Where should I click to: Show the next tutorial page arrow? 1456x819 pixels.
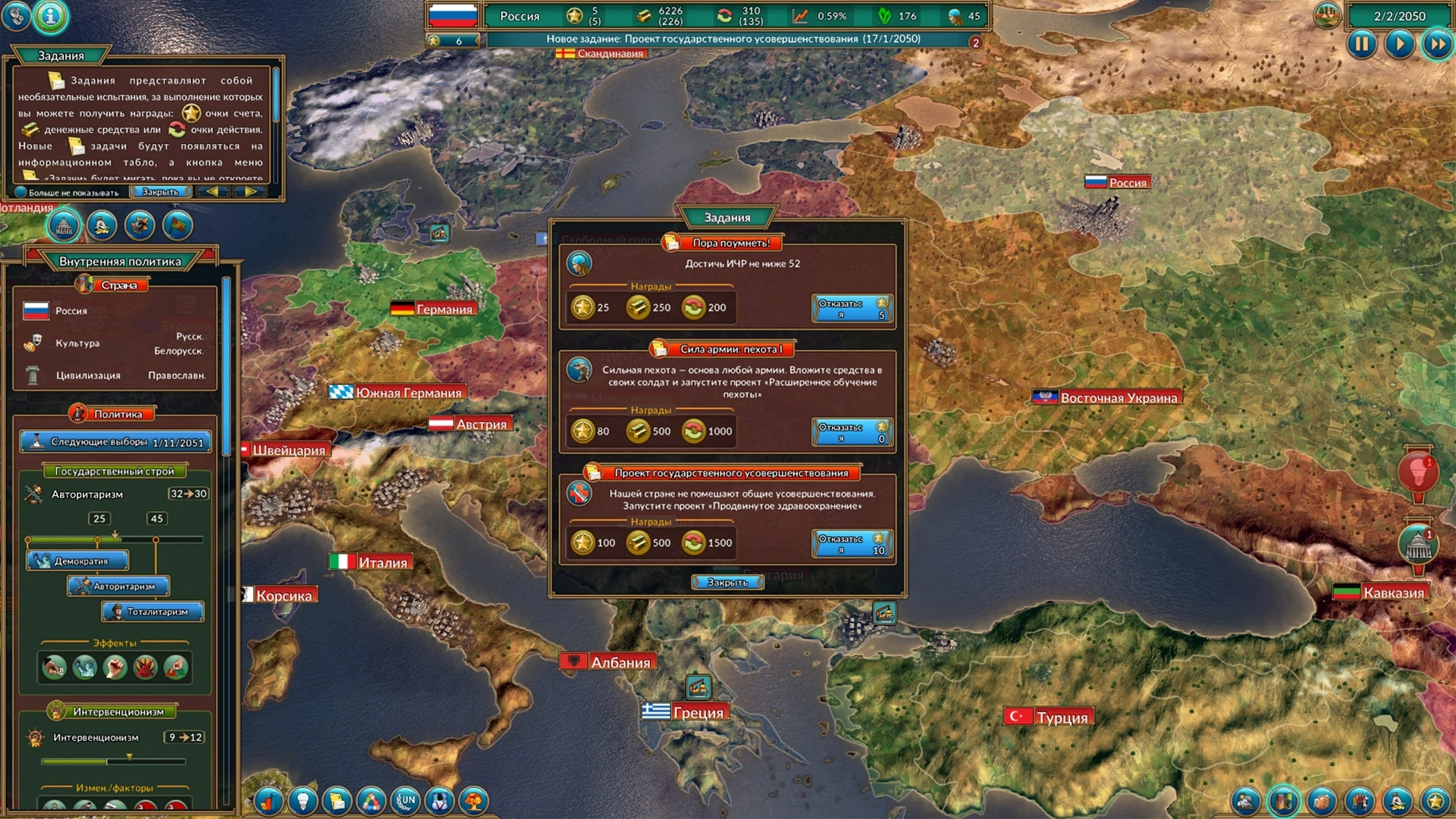pos(250,192)
